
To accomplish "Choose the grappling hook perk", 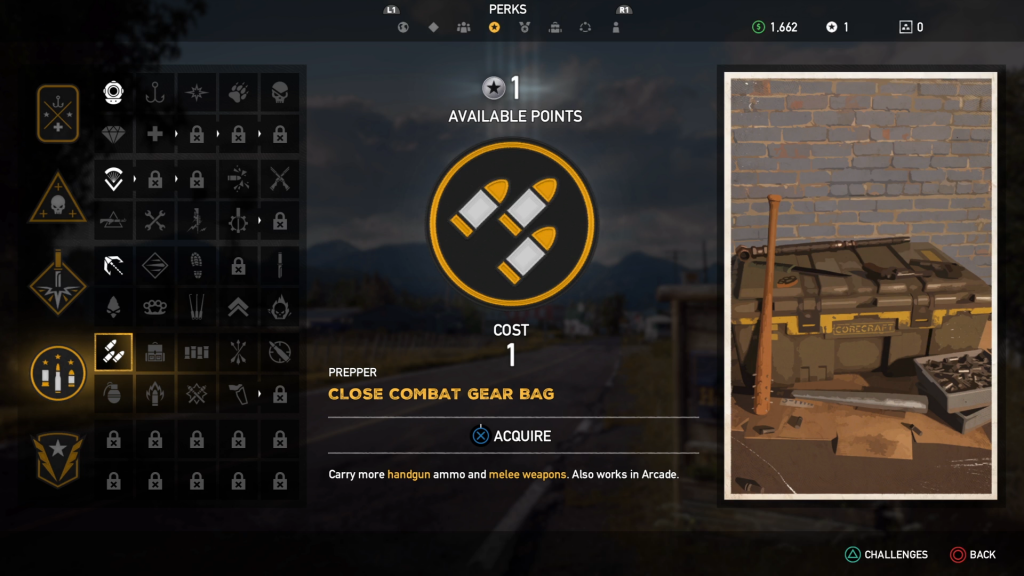I will tap(113, 265).
